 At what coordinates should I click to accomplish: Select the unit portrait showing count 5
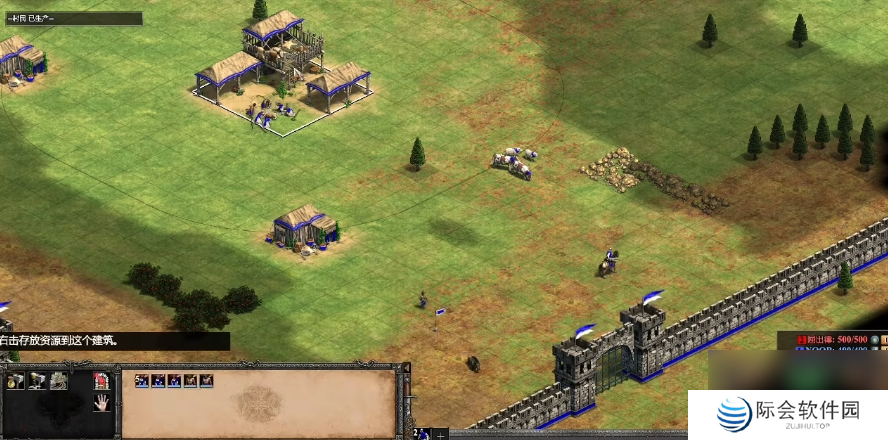point(141,381)
